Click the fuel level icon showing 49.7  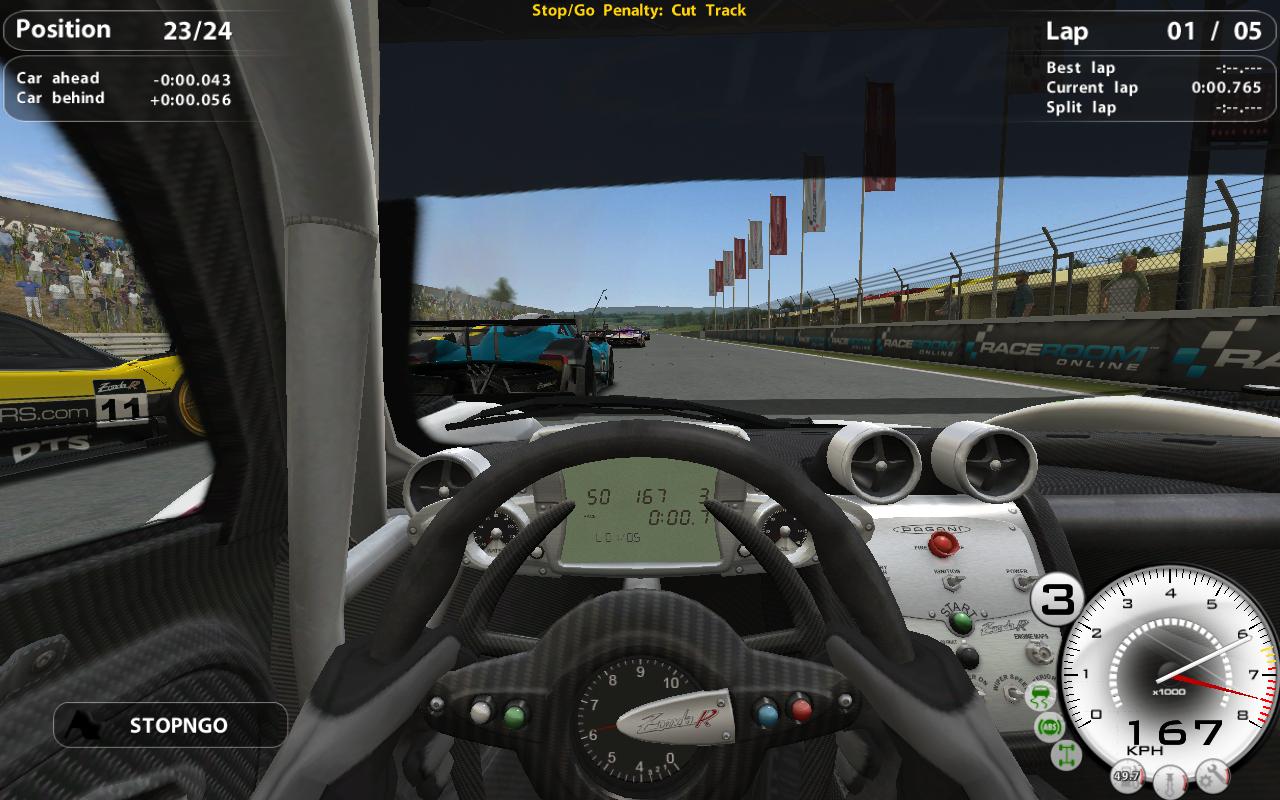(1127, 776)
